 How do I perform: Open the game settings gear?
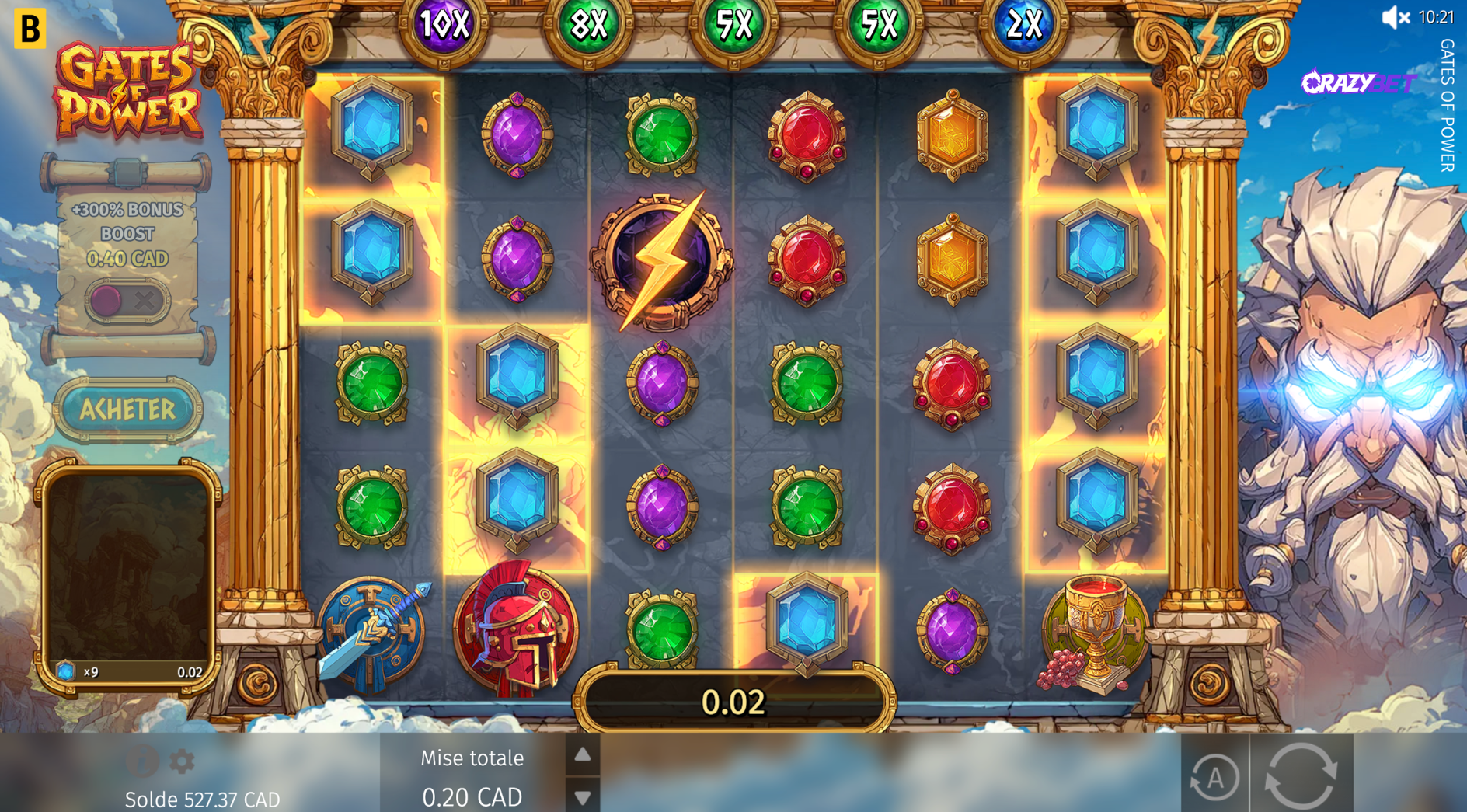pyautogui.click(x=182, y=762)
